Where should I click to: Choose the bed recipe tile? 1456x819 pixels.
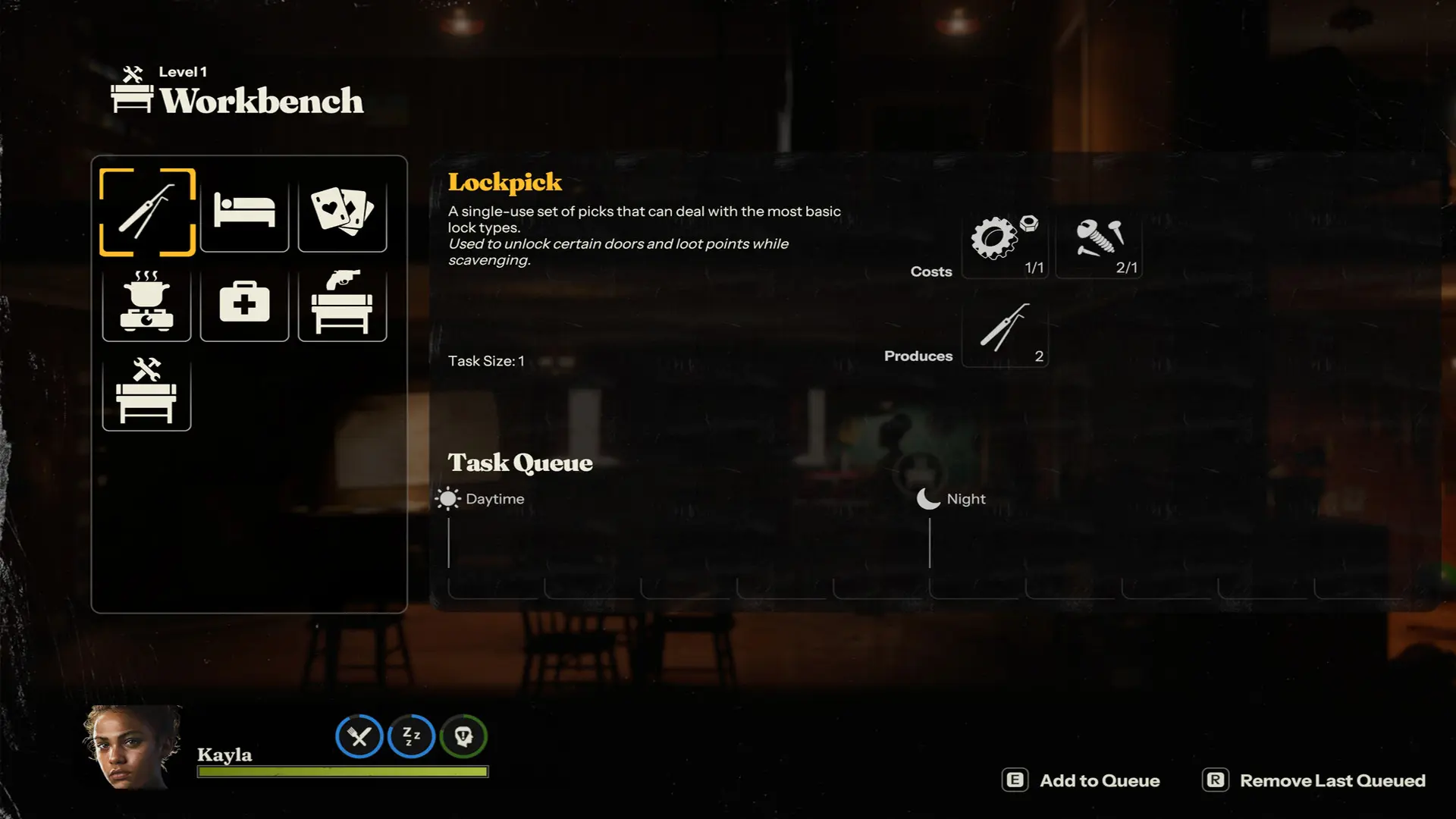pyautogui.click(x=244, y=212)
